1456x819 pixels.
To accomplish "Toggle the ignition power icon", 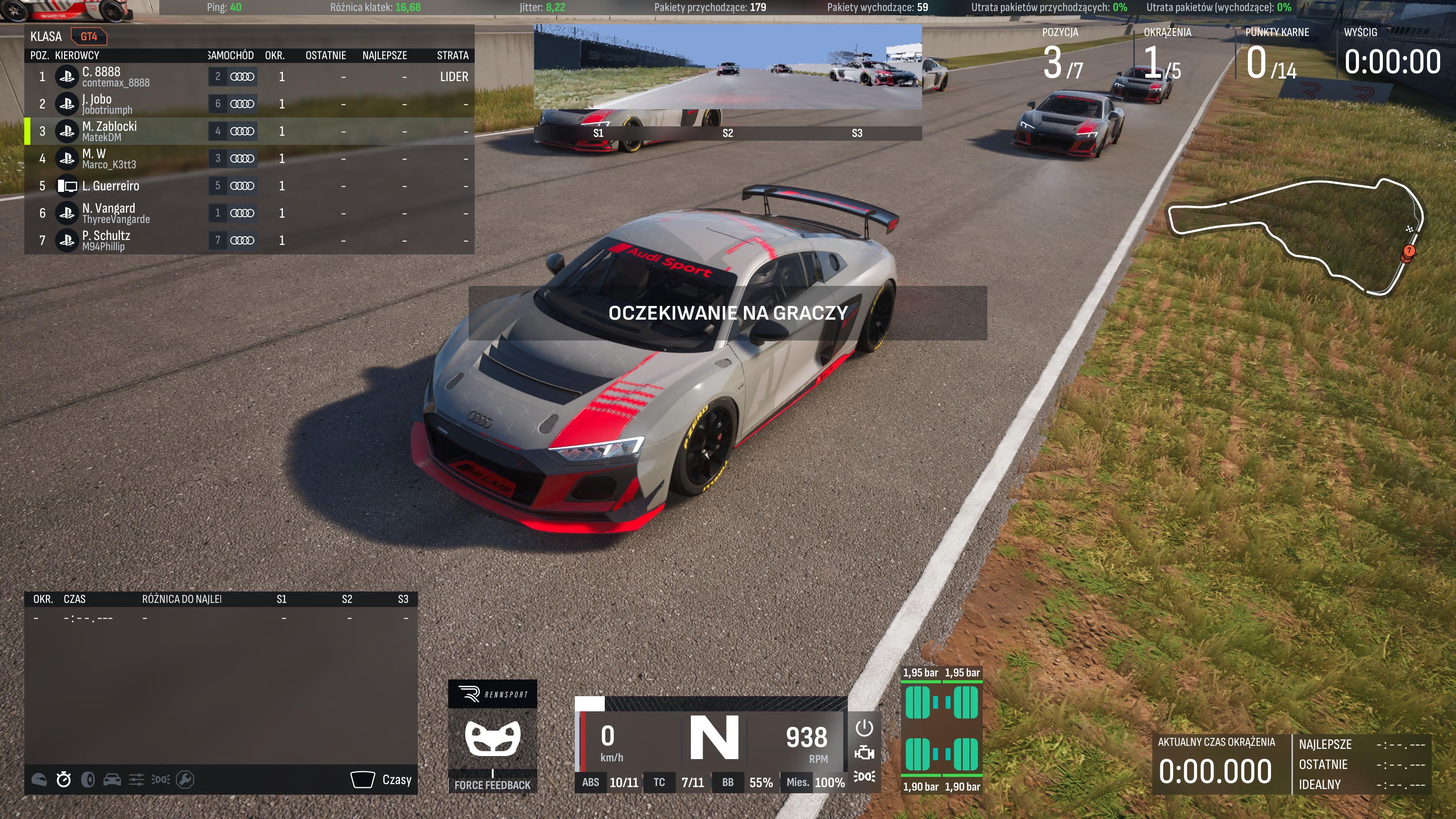I will [864, 728].
